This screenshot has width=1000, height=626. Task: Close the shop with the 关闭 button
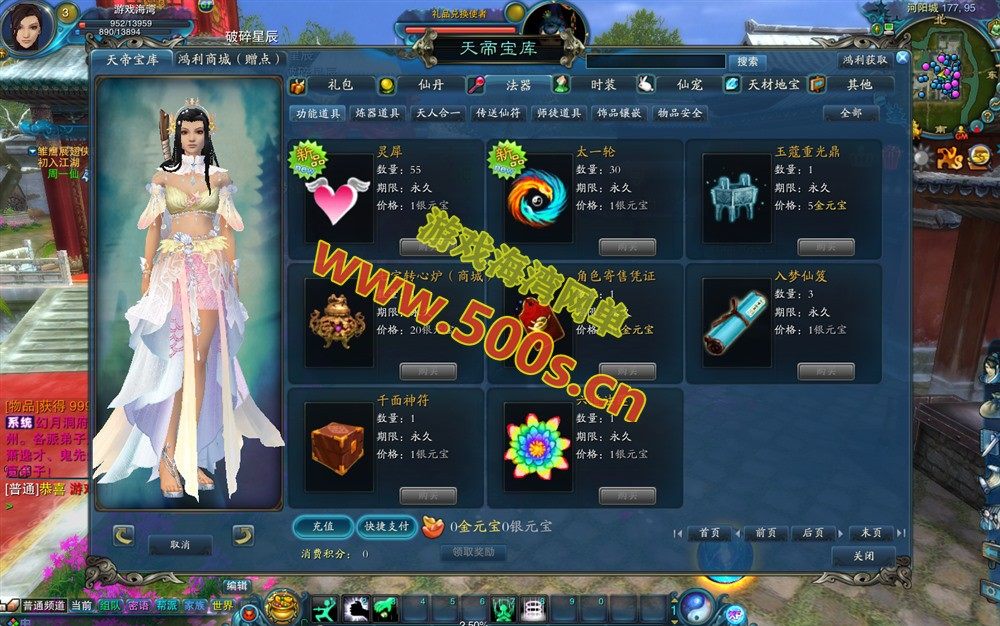[863, 556]
